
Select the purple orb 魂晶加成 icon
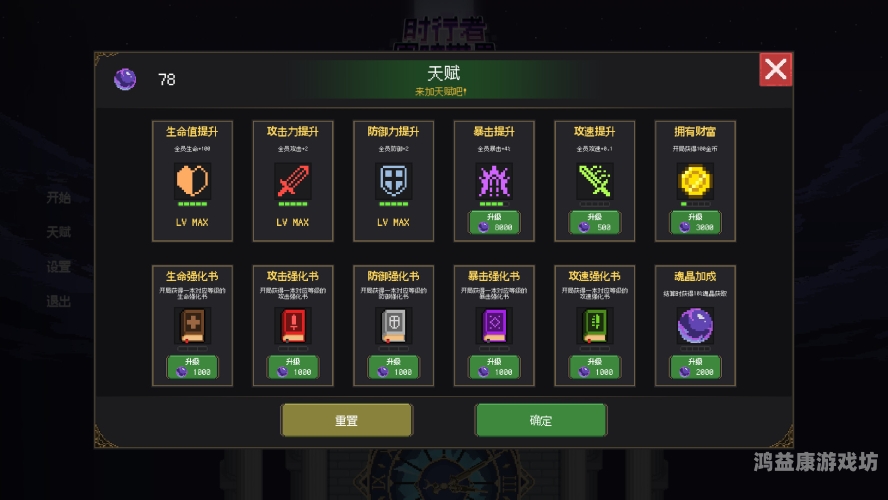(x=695, y=326)
